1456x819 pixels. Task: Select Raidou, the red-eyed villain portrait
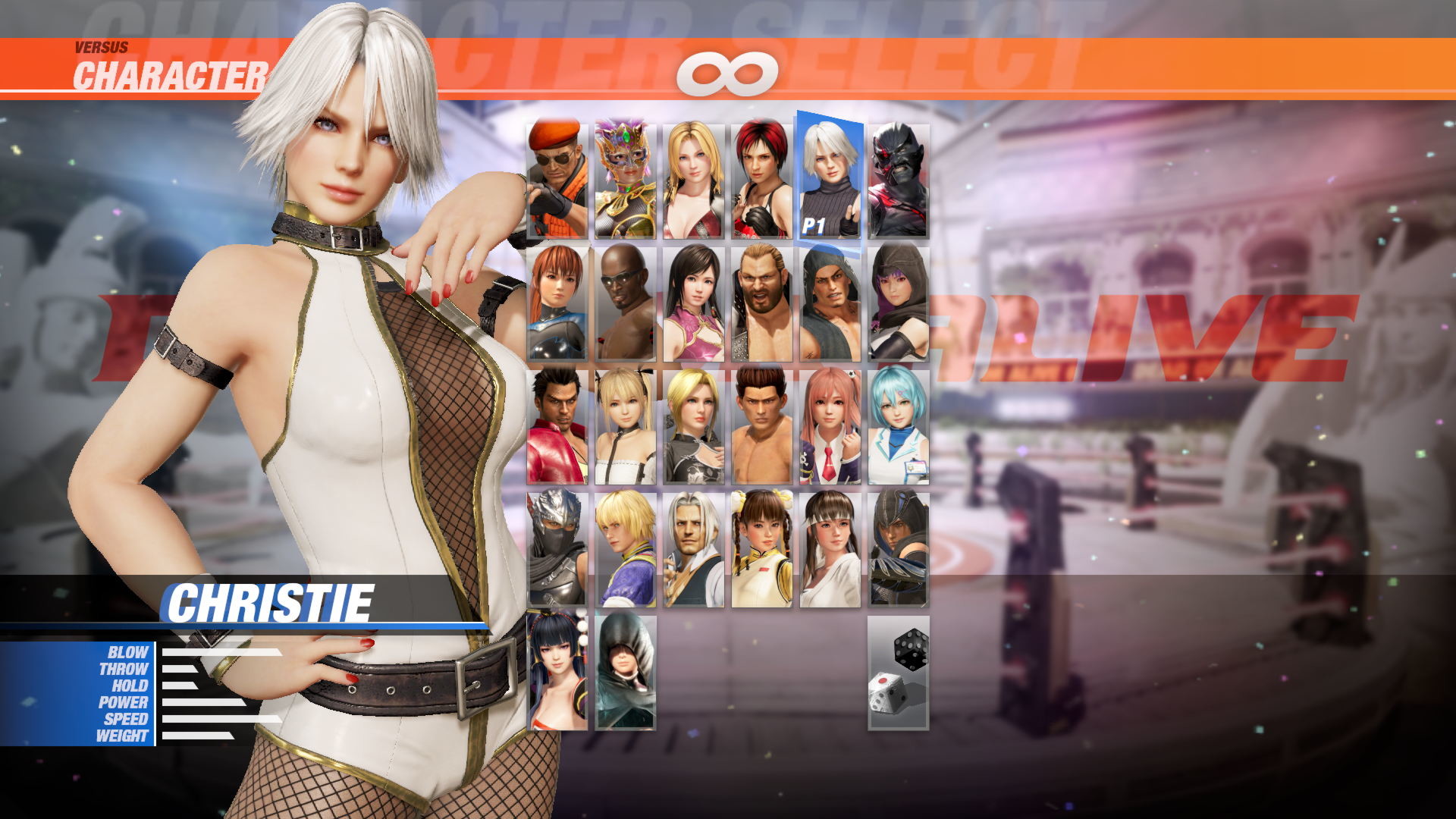(x=899, y=178)
